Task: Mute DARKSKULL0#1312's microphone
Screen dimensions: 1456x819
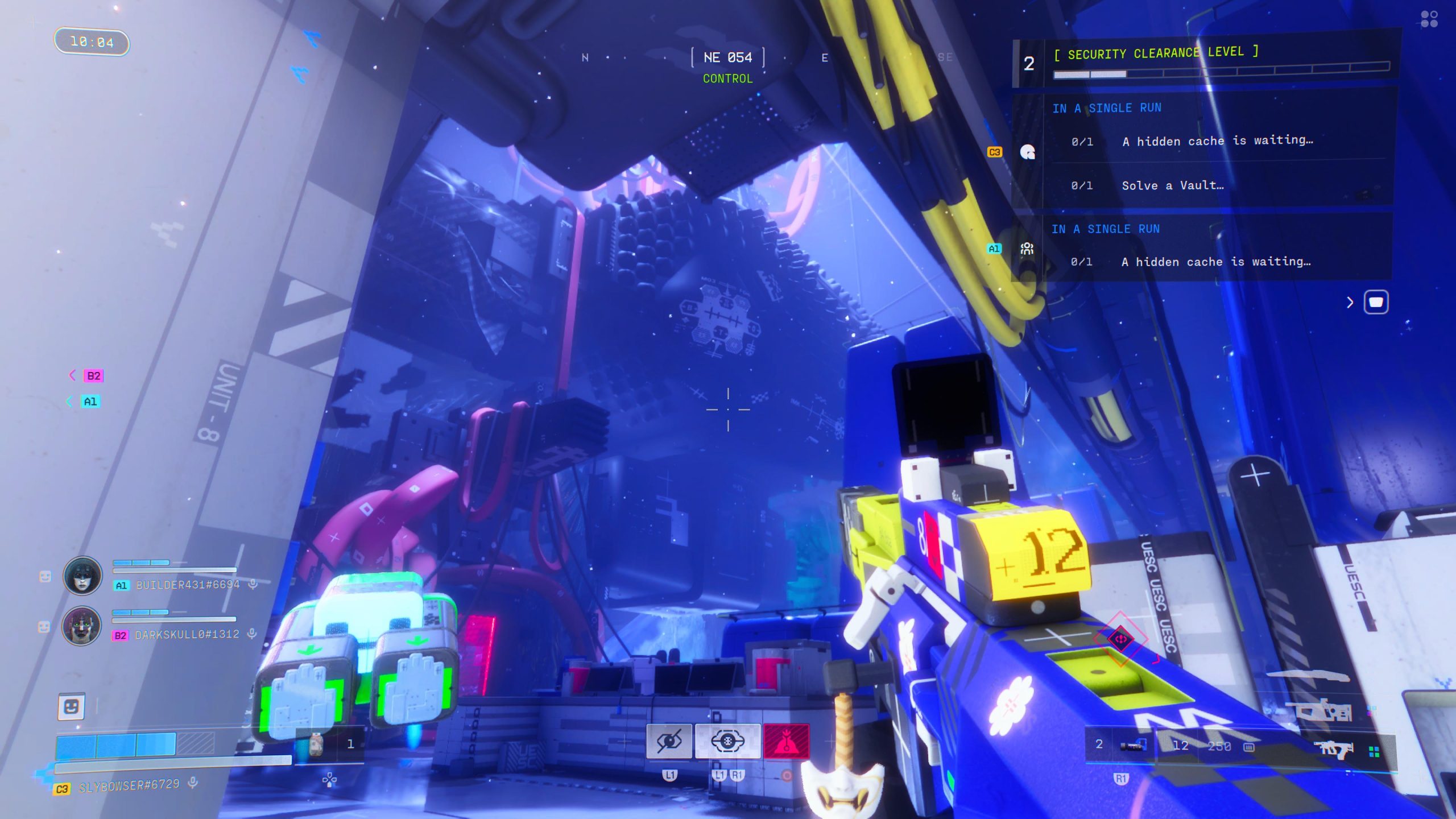Action: 252,635
